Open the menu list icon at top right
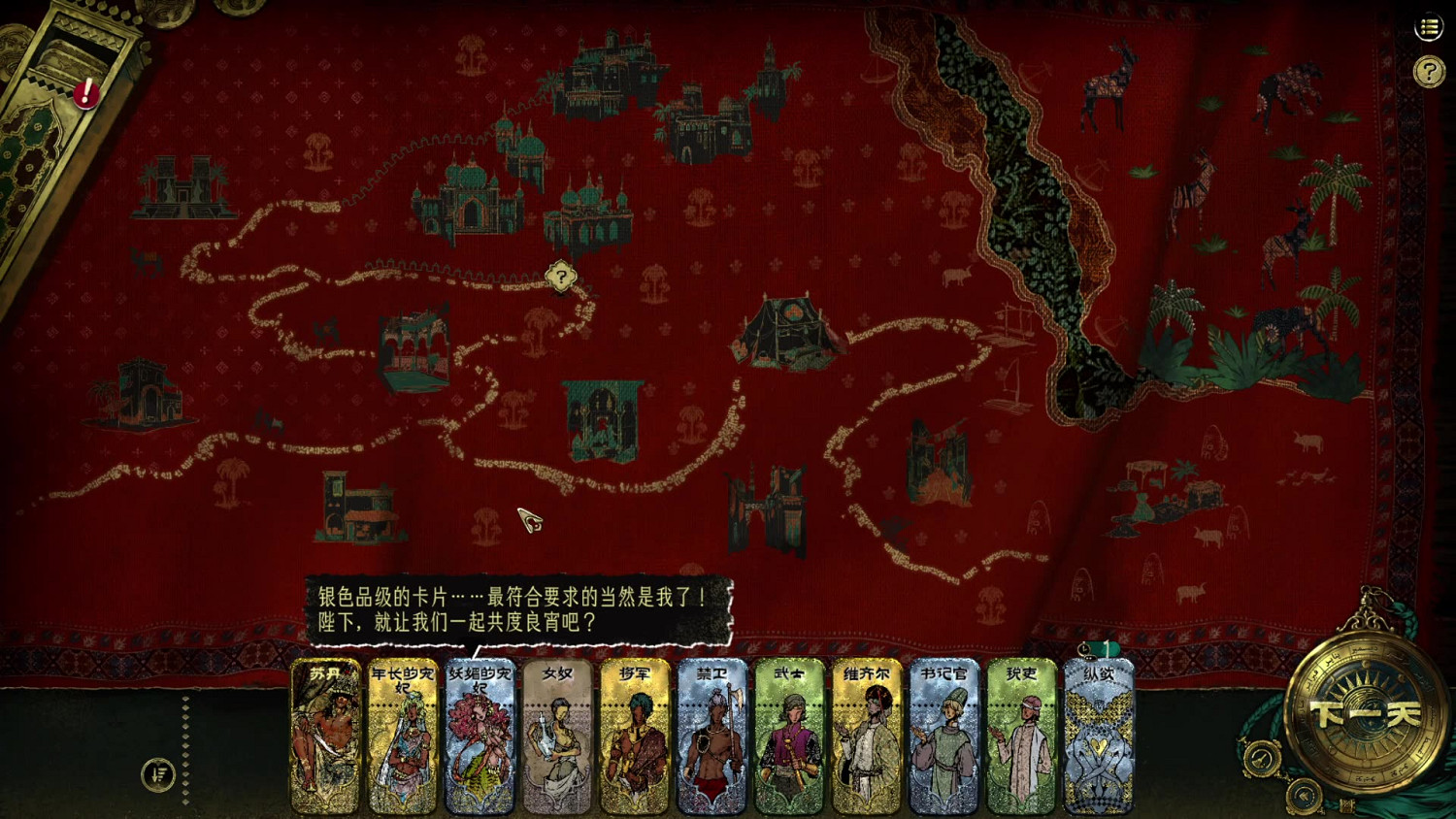This screenshot has width=1456, height=819. [x=1428, y=29]
